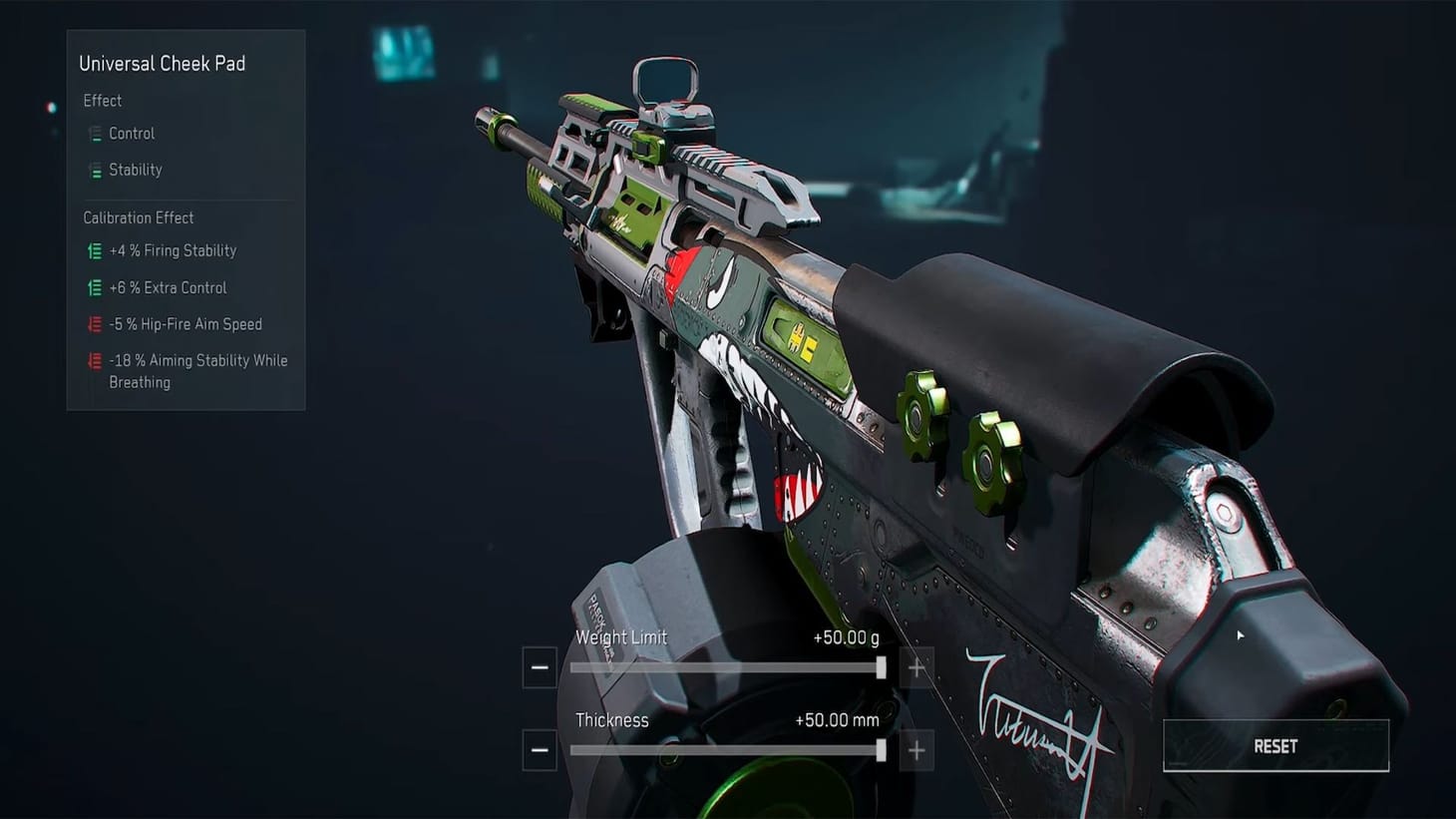This screenshot has width=1456, height=819.
Task: Toggle the Calibration Effect section
Action: tap(139, 217)
